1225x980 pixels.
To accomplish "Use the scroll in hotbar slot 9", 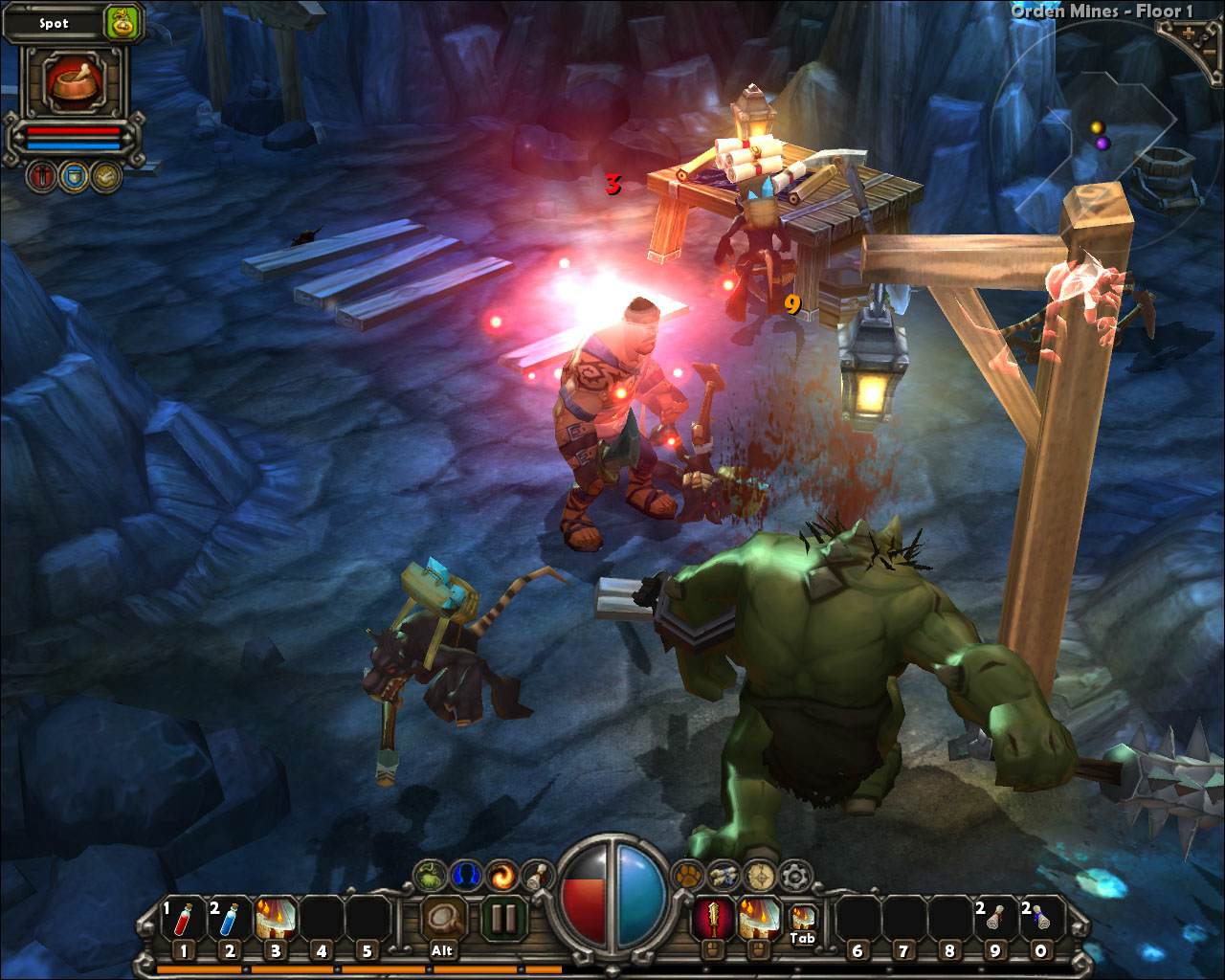I will click(x=994, y=919).
